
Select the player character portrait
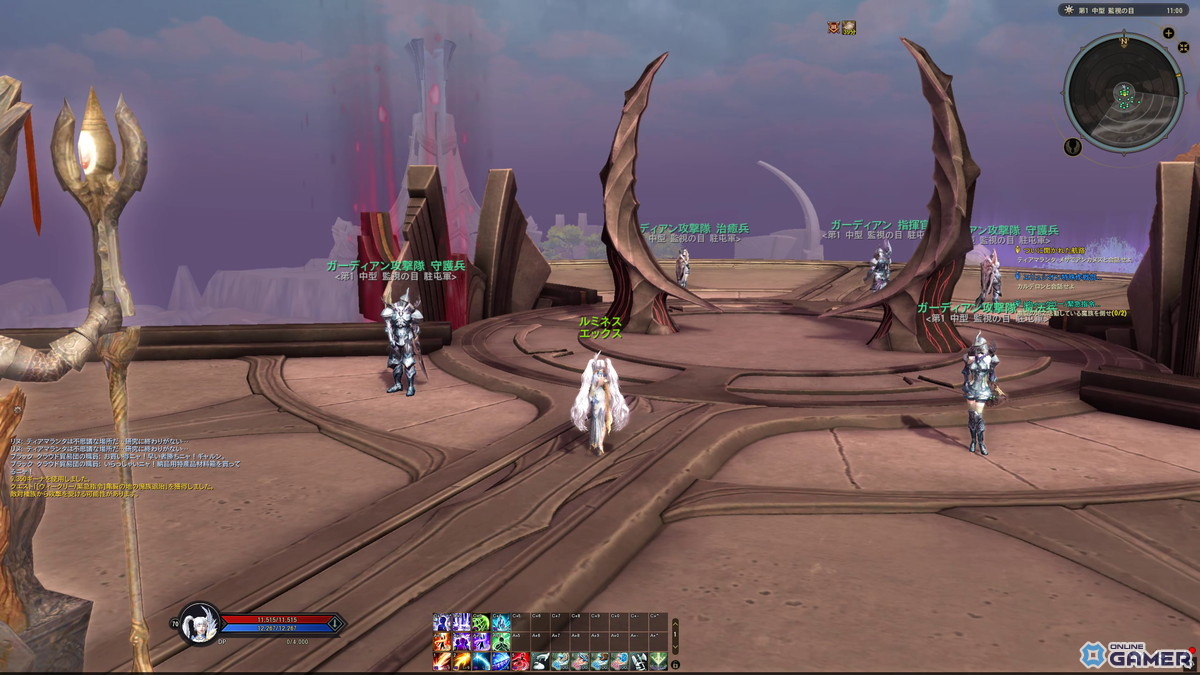point(200,624)
